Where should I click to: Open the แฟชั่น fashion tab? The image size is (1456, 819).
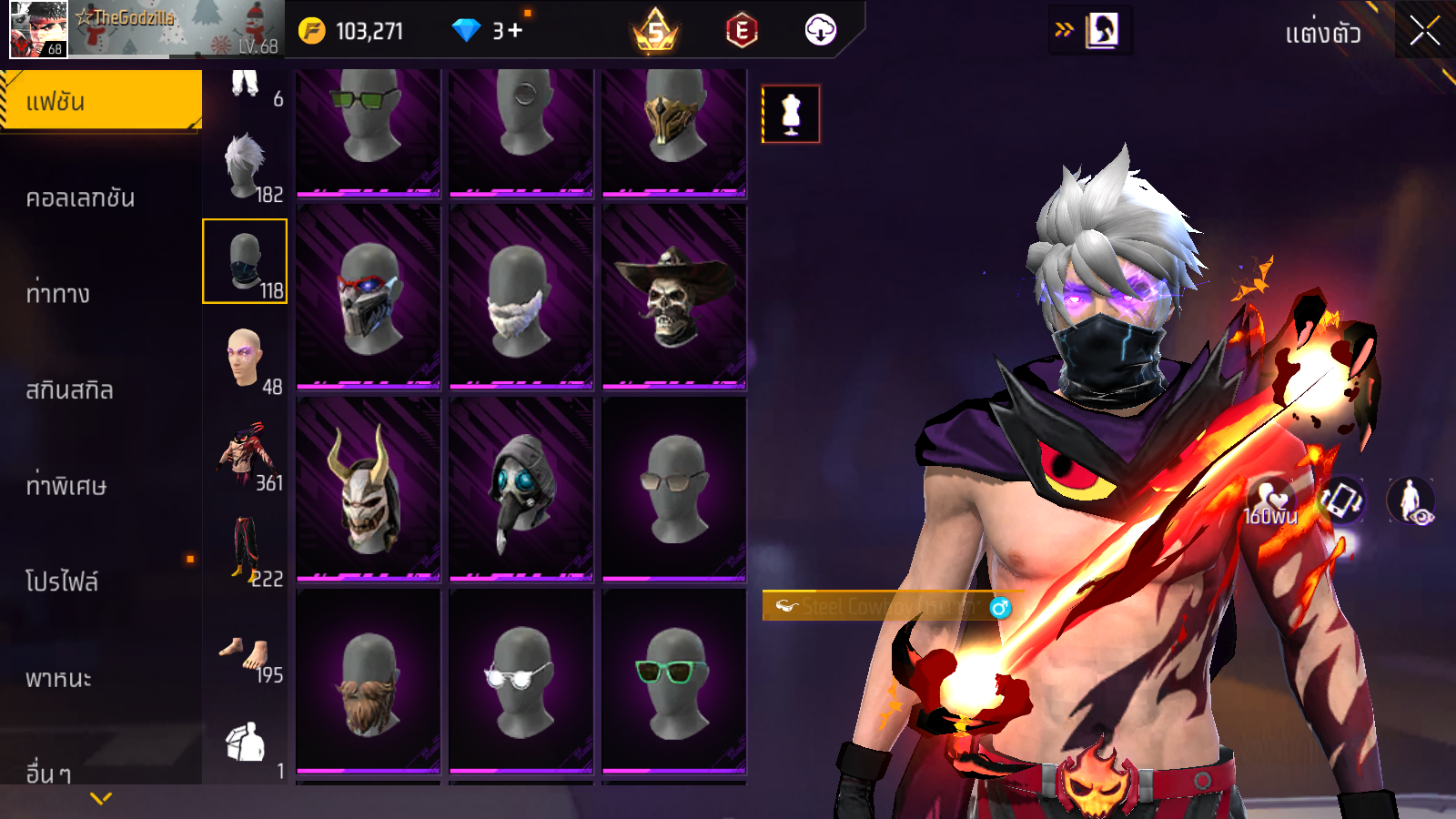(x=101, y=101)
